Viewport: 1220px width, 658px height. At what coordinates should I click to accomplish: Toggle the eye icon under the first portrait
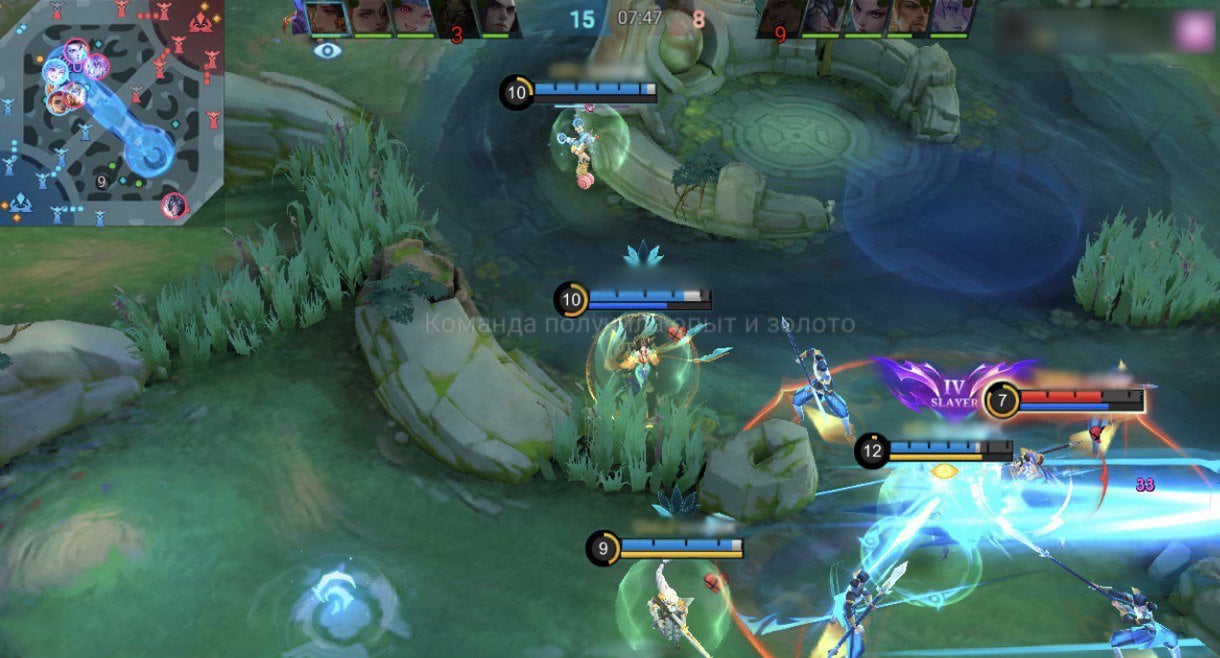click(326, 50)
